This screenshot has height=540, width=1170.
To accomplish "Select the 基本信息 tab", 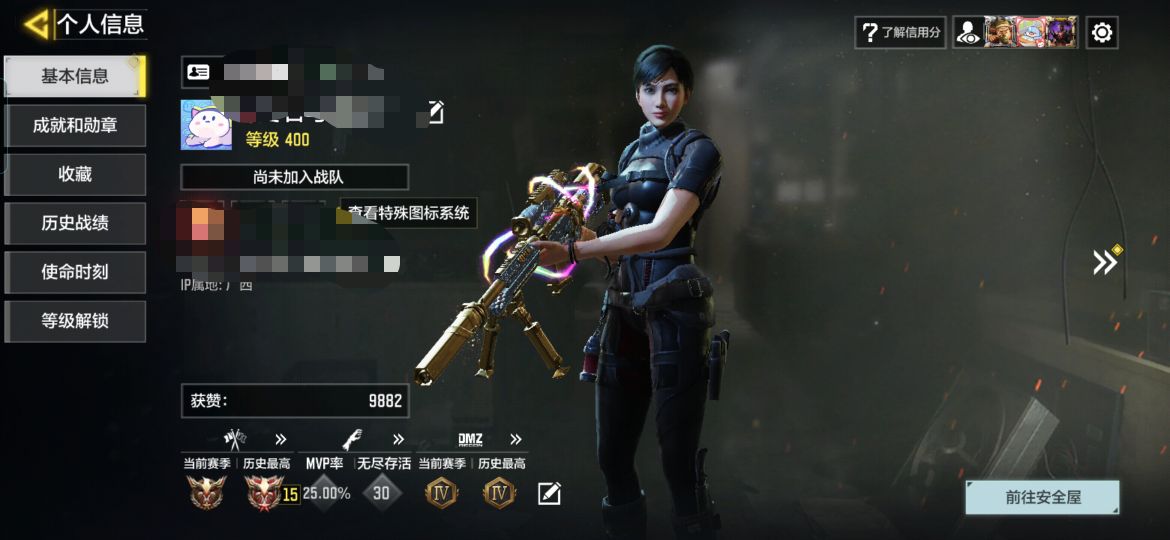I will click(75, 76).
